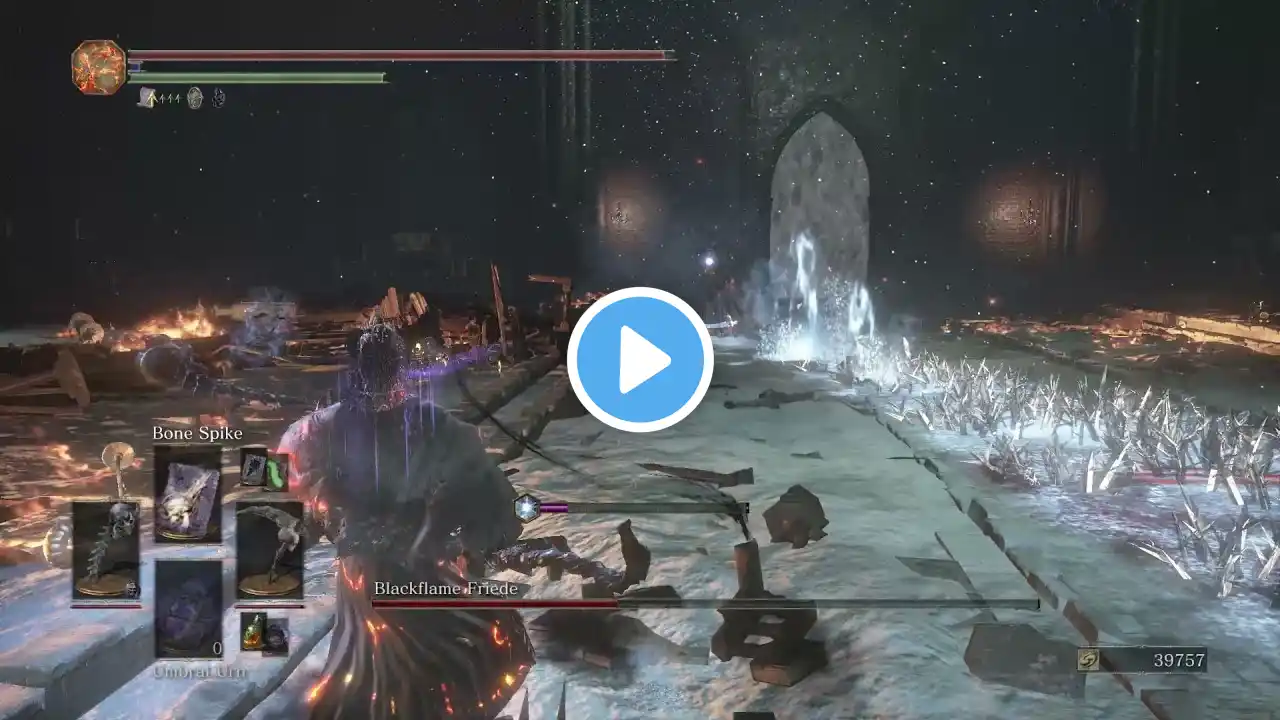The image size is (1280, 720).
Task: Play the video with the blue button
Action: click(640, 360)
